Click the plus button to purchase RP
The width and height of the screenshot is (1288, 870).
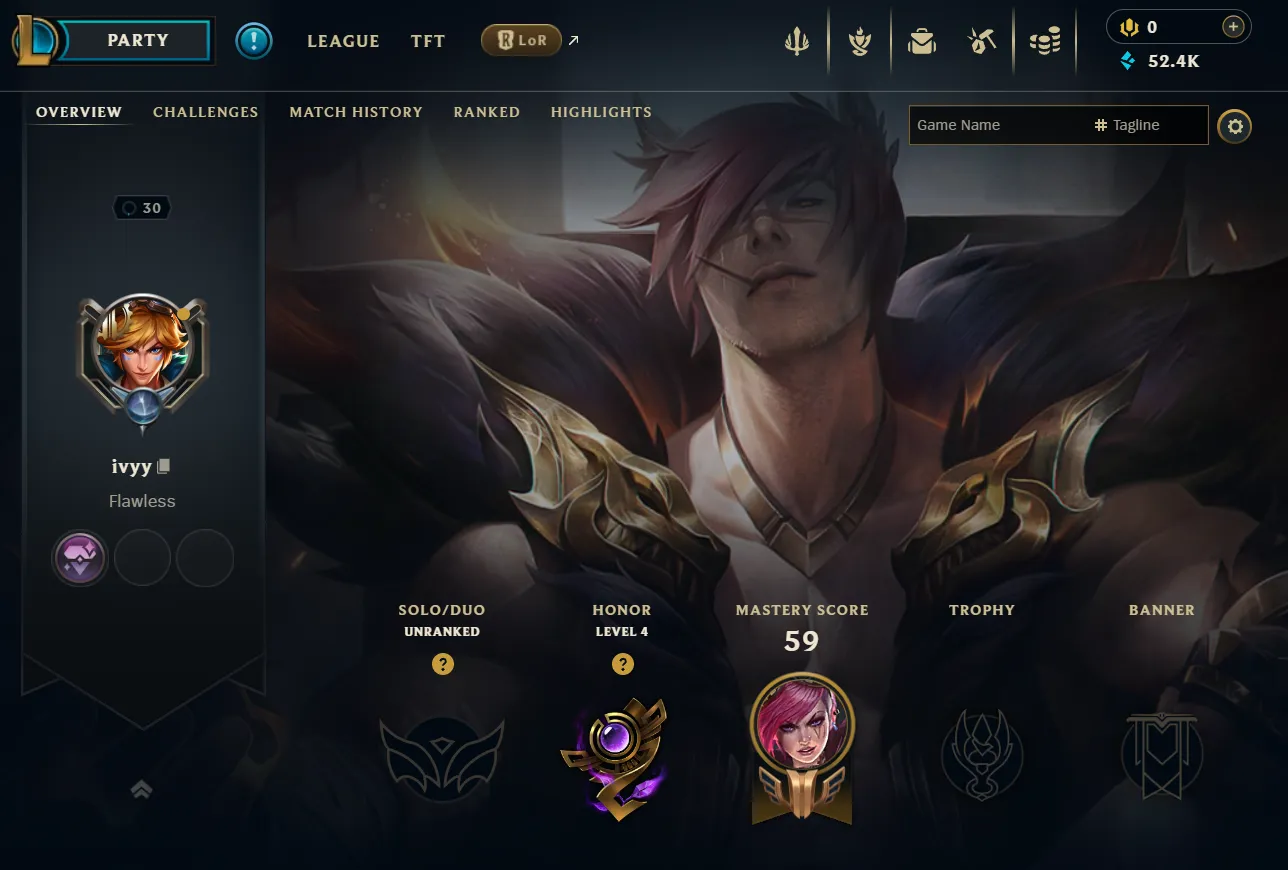[1233, 27]
